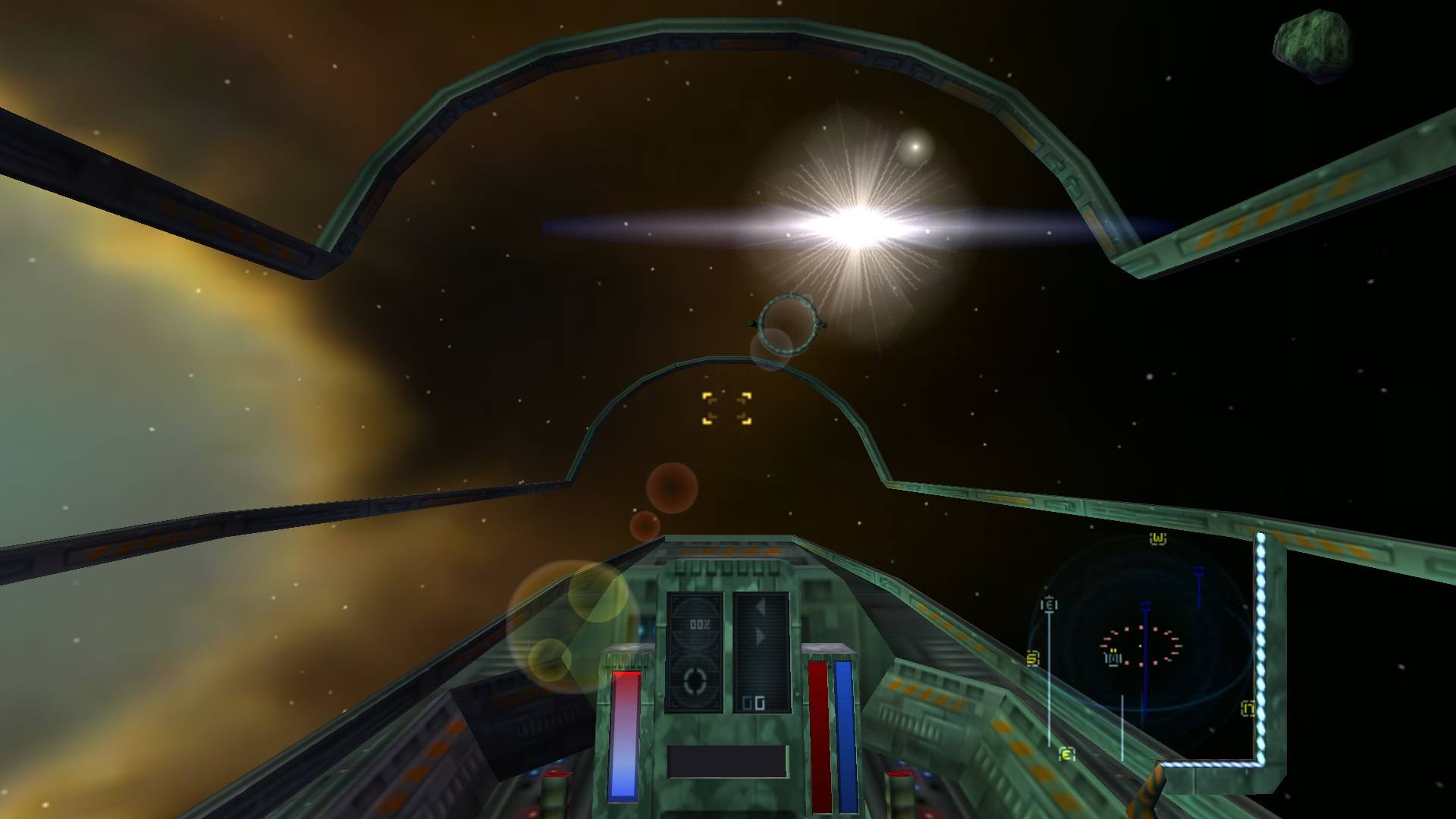Screen dimensions: 1456x819
Task: Select the yellow W marker on radar
Action: pyautogui.click(x=1157, y=538)
